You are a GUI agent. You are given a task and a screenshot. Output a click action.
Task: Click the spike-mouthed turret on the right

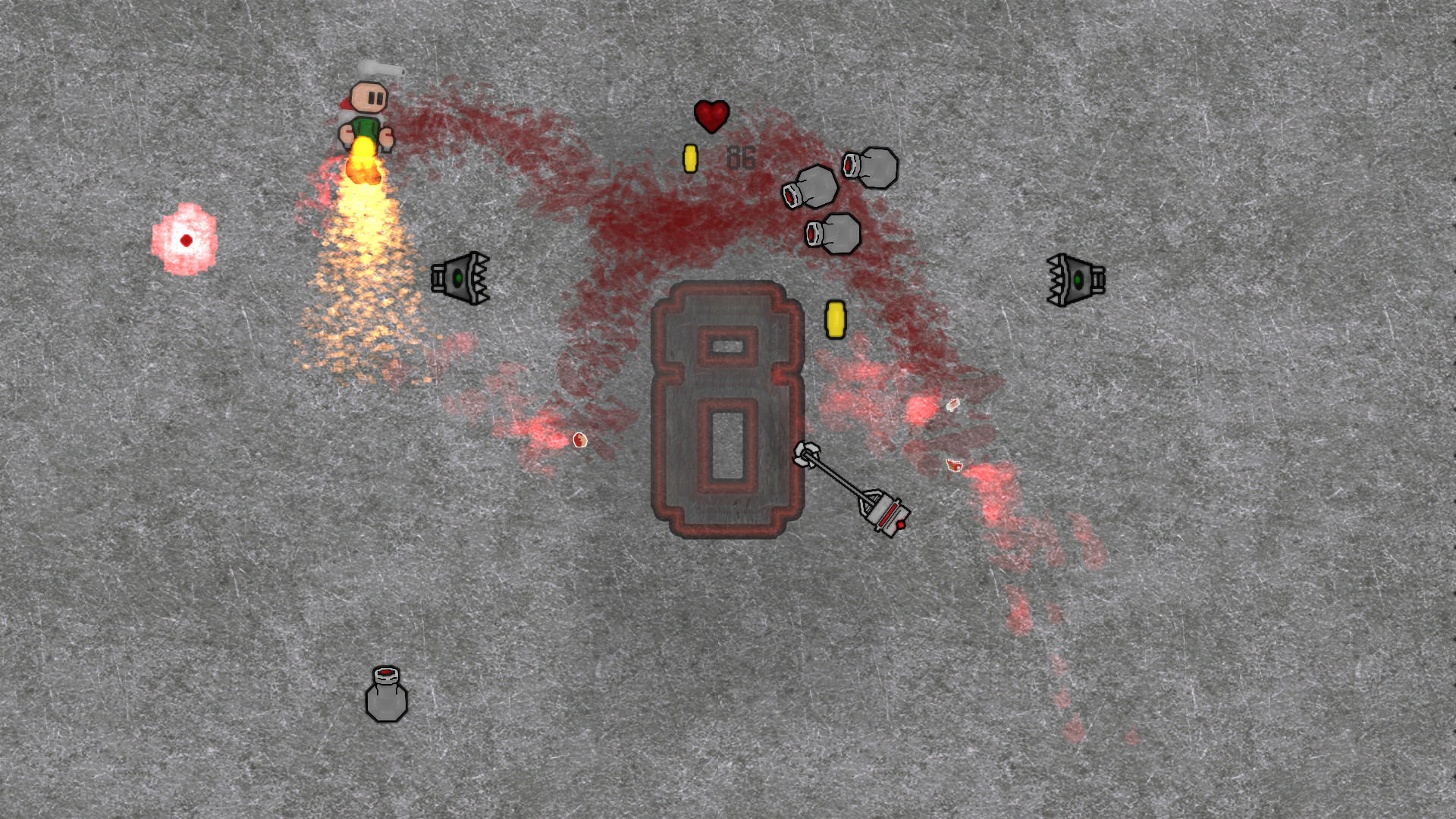[1077, 279]
